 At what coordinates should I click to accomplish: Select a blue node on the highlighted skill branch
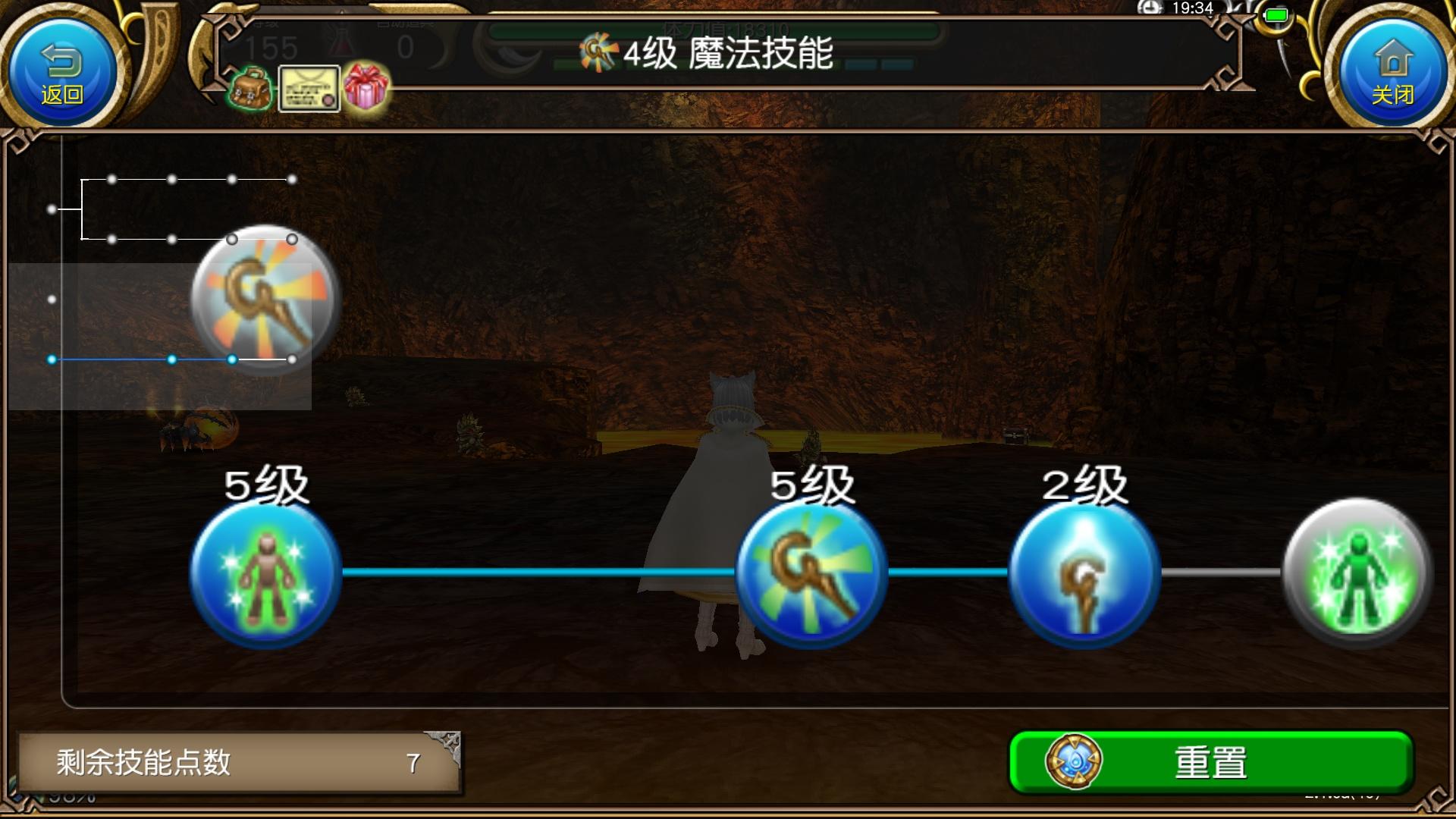coord(171,359)
